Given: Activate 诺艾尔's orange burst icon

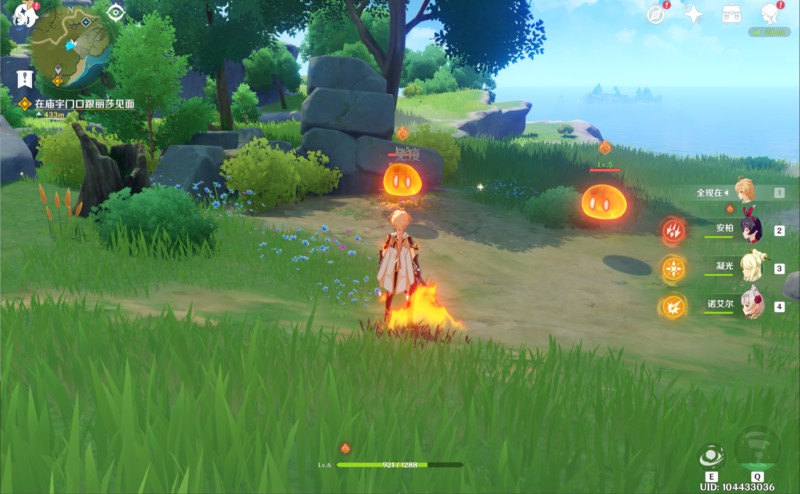Looking at the screenshot, I should click(673, 307).
